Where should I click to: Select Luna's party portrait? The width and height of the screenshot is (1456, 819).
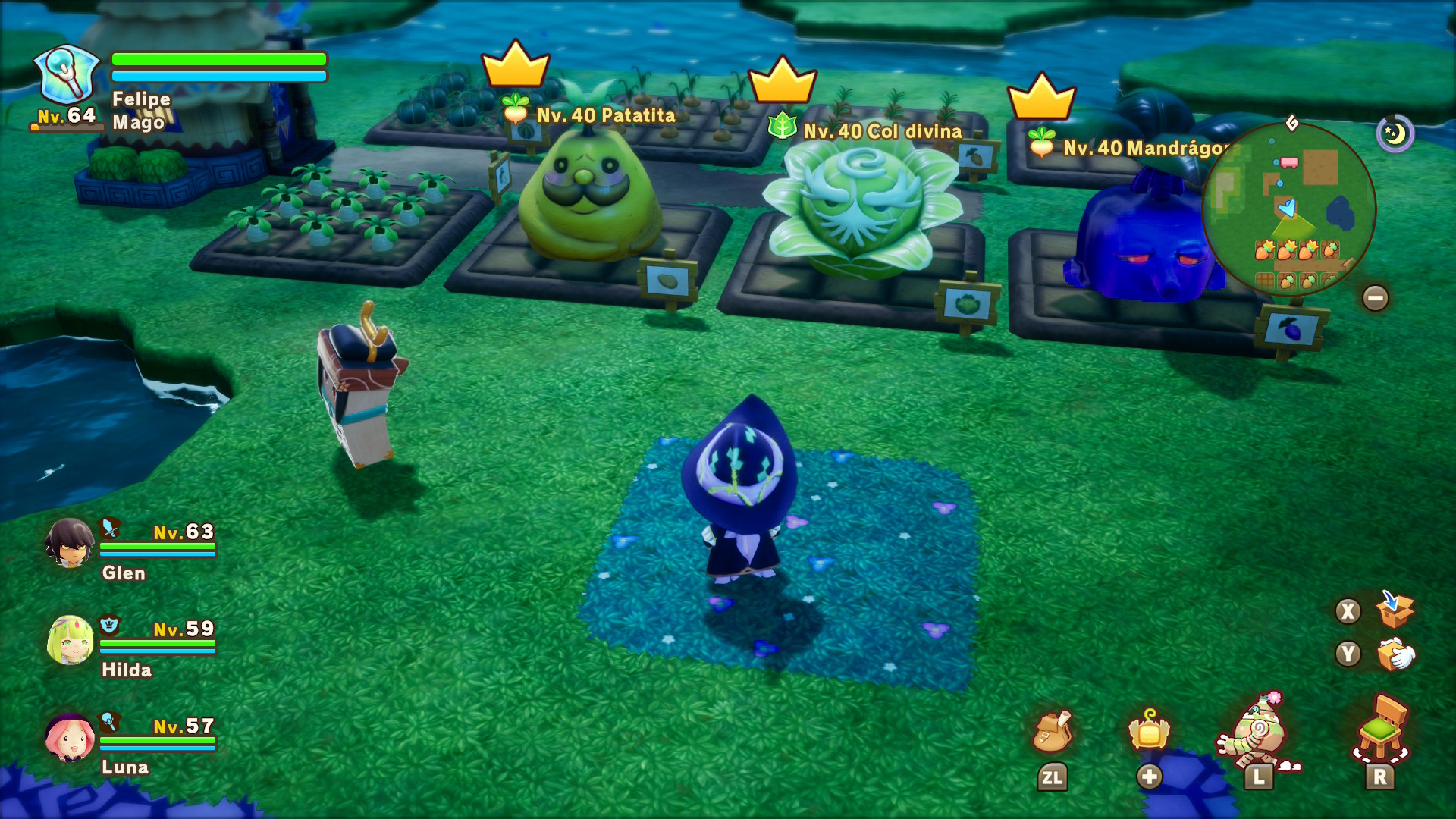(x=70, y=737)
